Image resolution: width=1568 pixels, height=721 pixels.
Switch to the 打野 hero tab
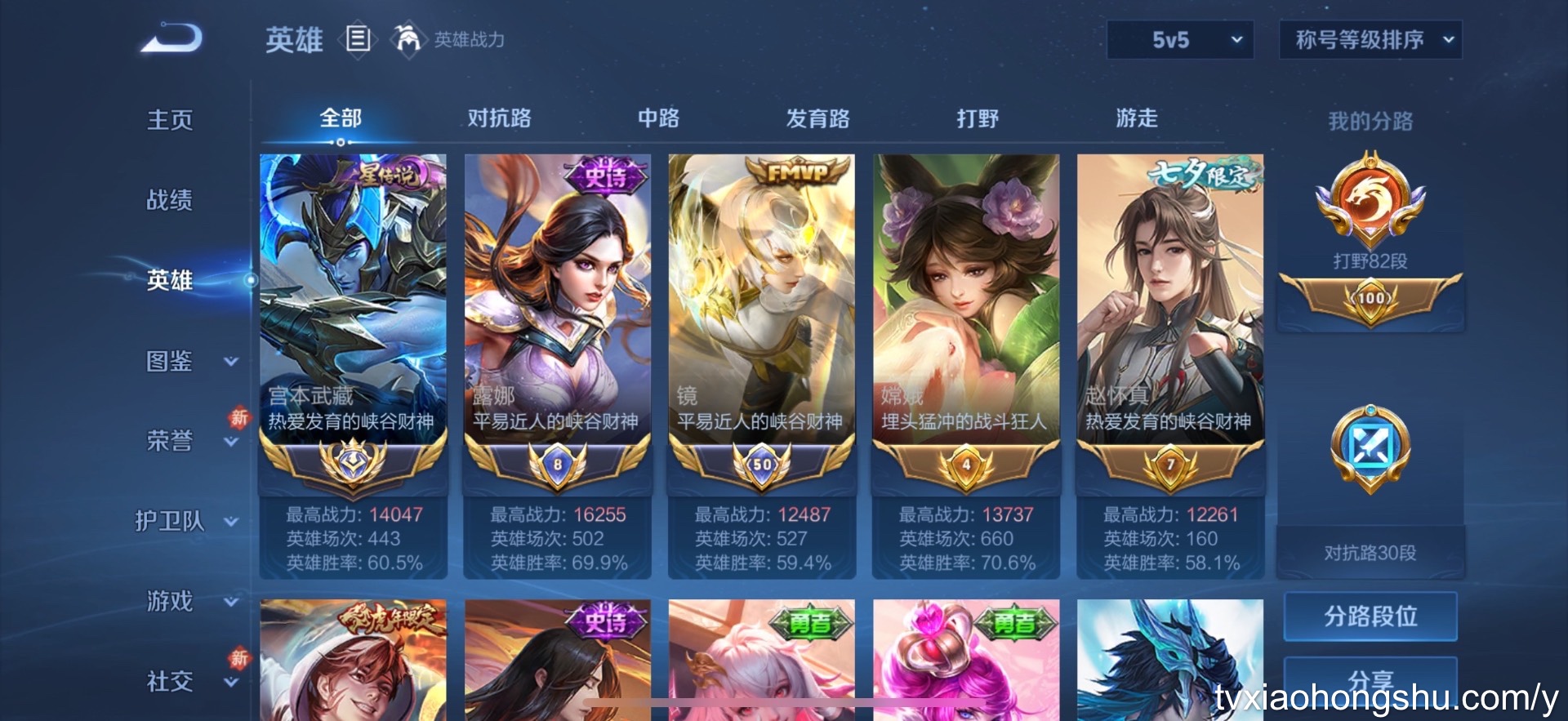tap(977, 118)
